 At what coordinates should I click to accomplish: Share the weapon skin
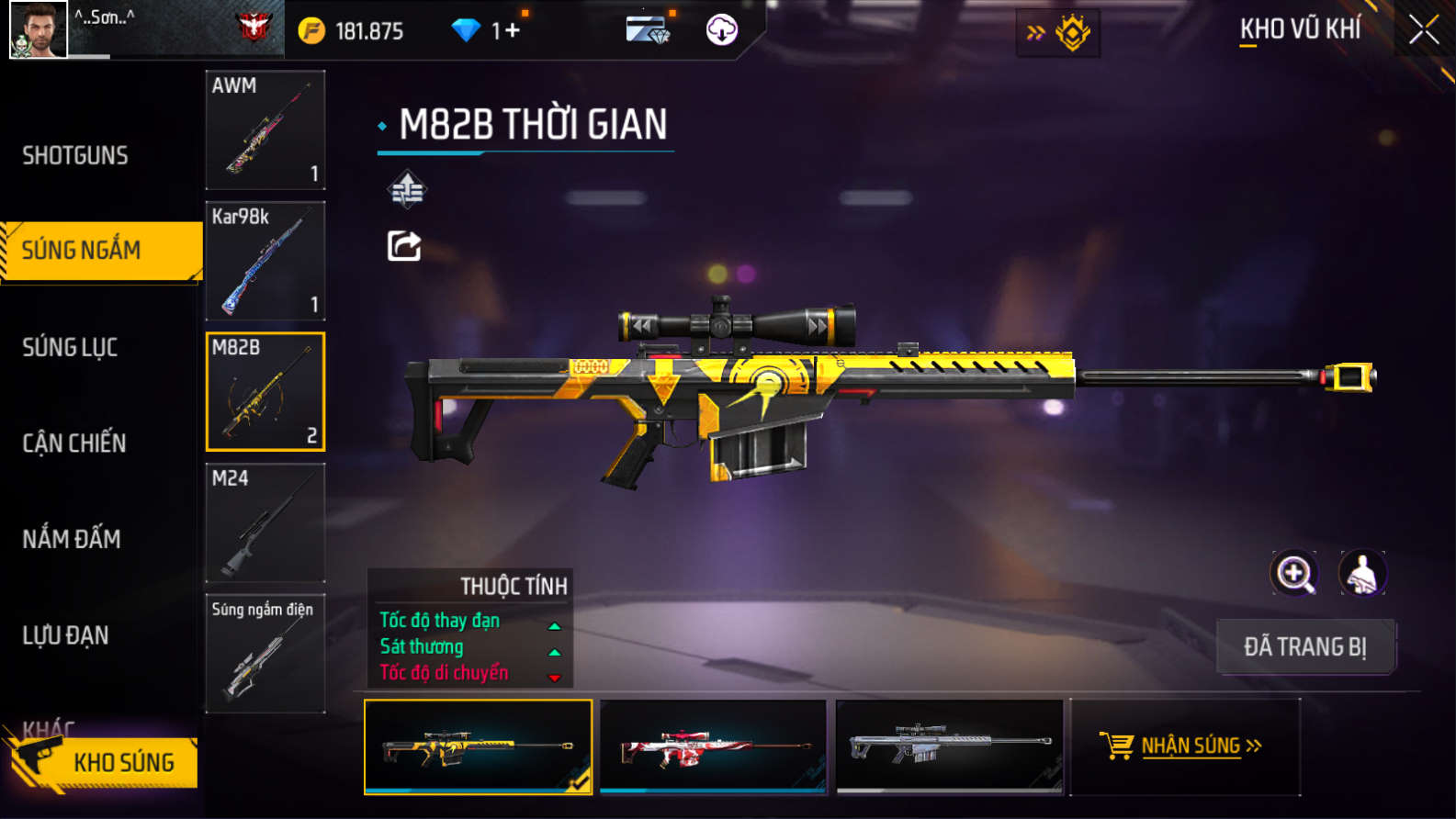(404, 246)
